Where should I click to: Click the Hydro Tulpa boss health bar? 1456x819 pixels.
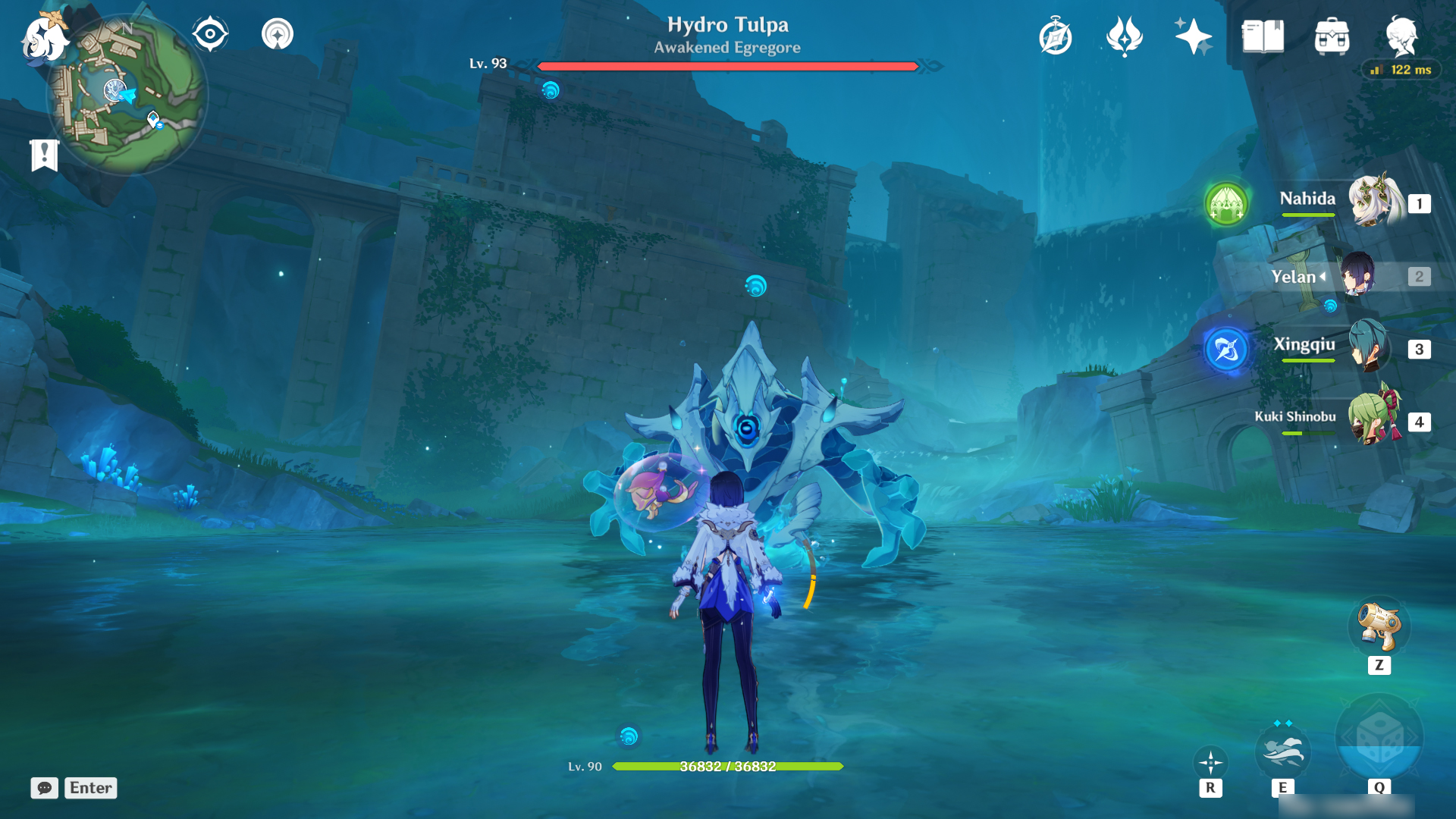726,67
